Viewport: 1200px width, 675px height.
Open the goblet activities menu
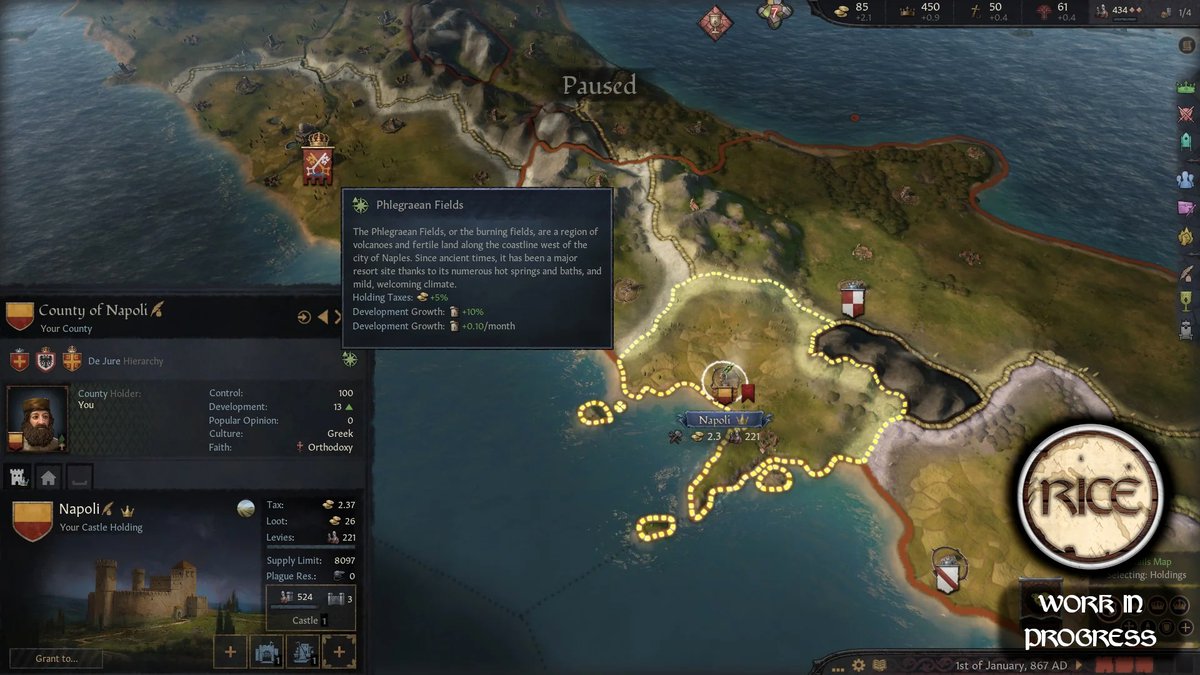(x=1186, y=300)
